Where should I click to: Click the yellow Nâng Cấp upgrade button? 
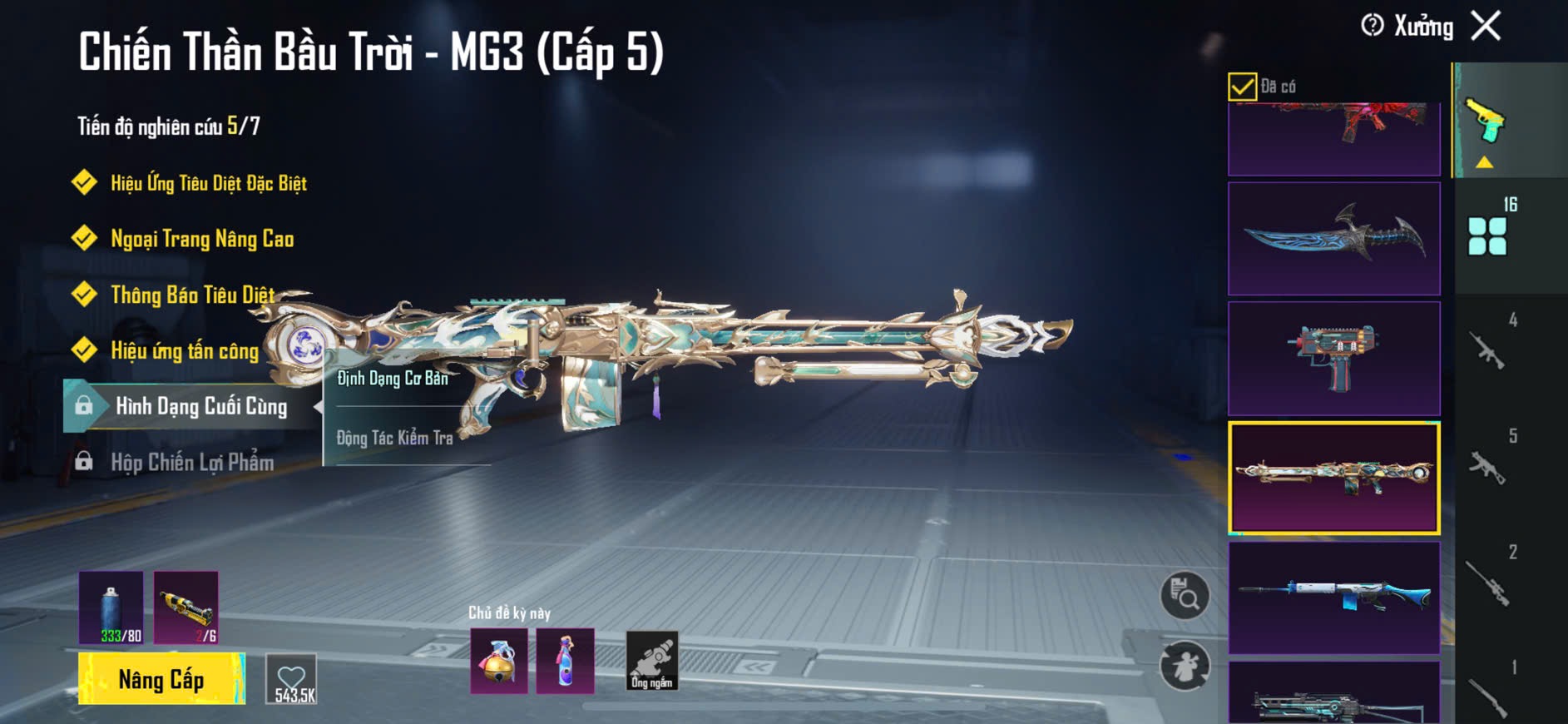point(161,679)
